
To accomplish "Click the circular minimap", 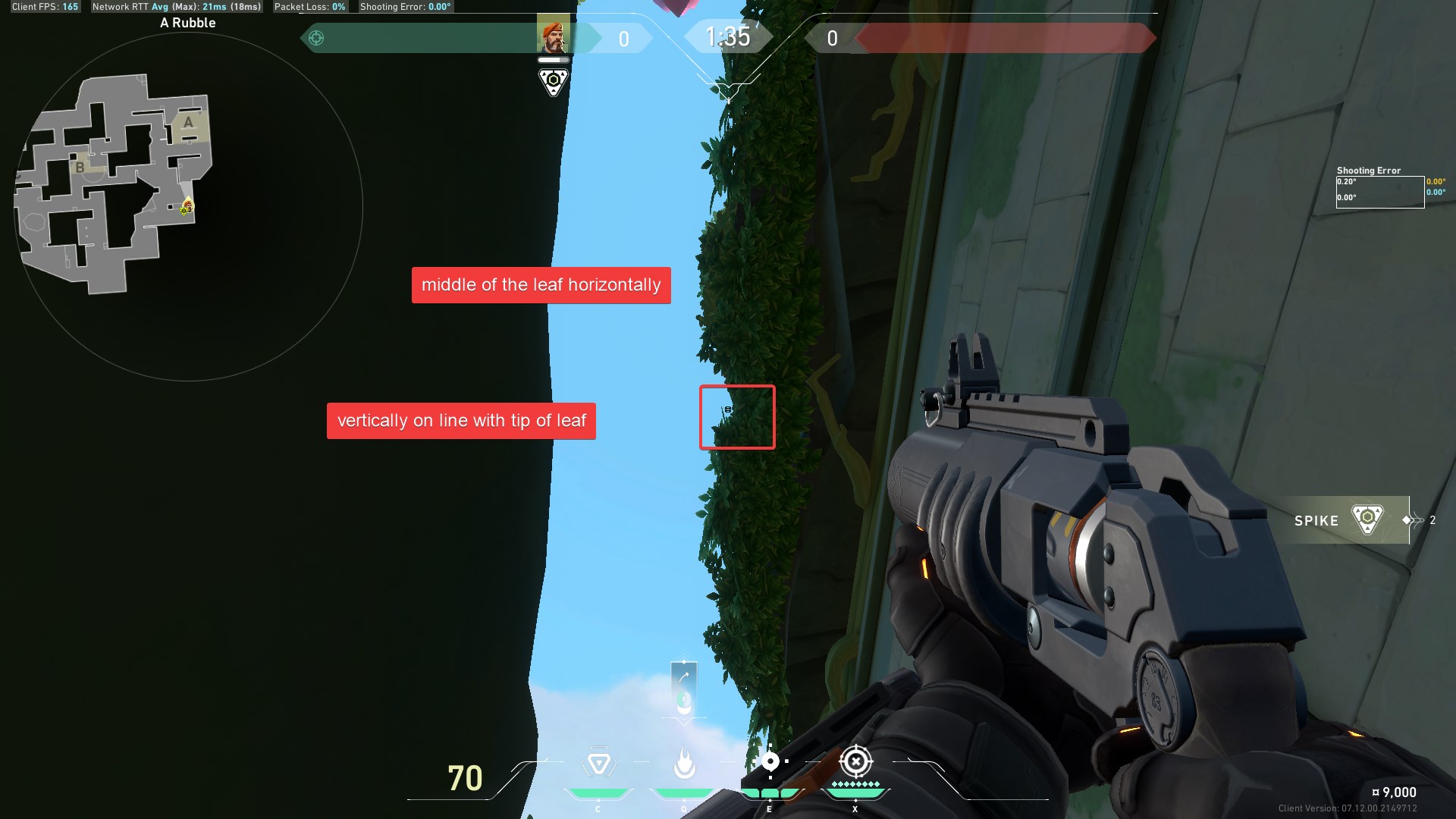I will pyautogui.click(x=188, y=206).
